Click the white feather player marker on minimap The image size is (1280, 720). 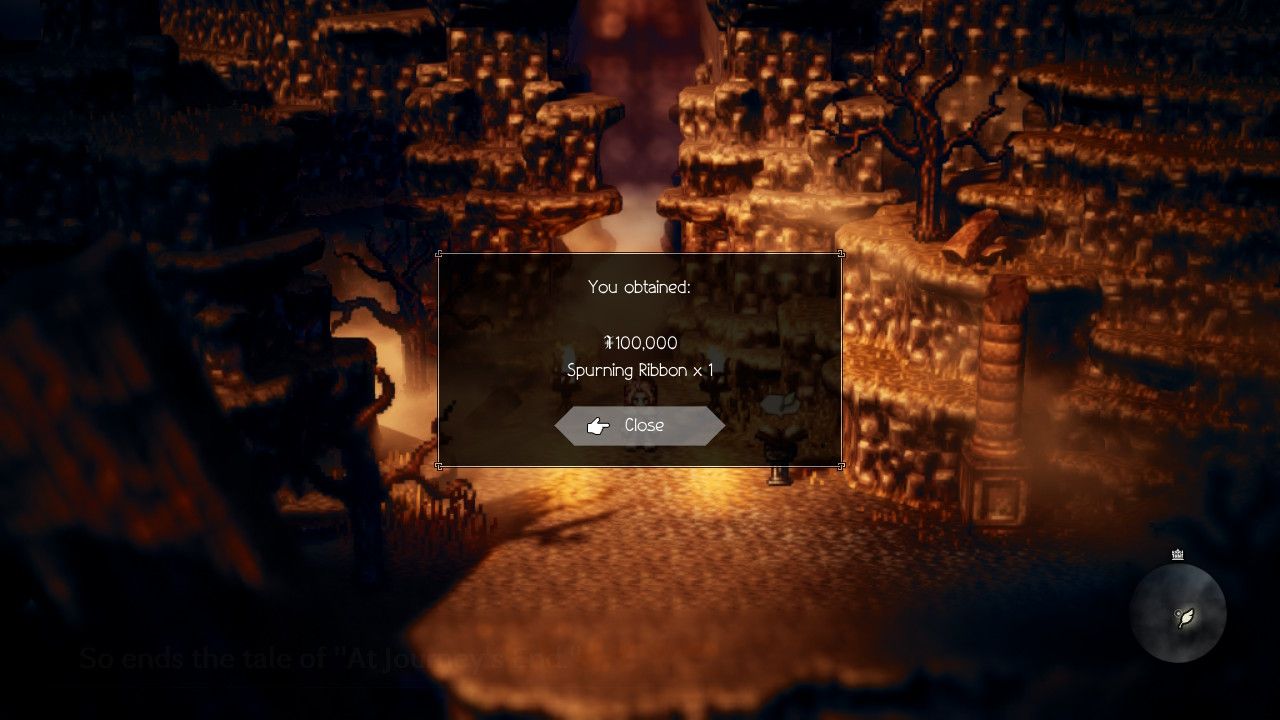1188,618
